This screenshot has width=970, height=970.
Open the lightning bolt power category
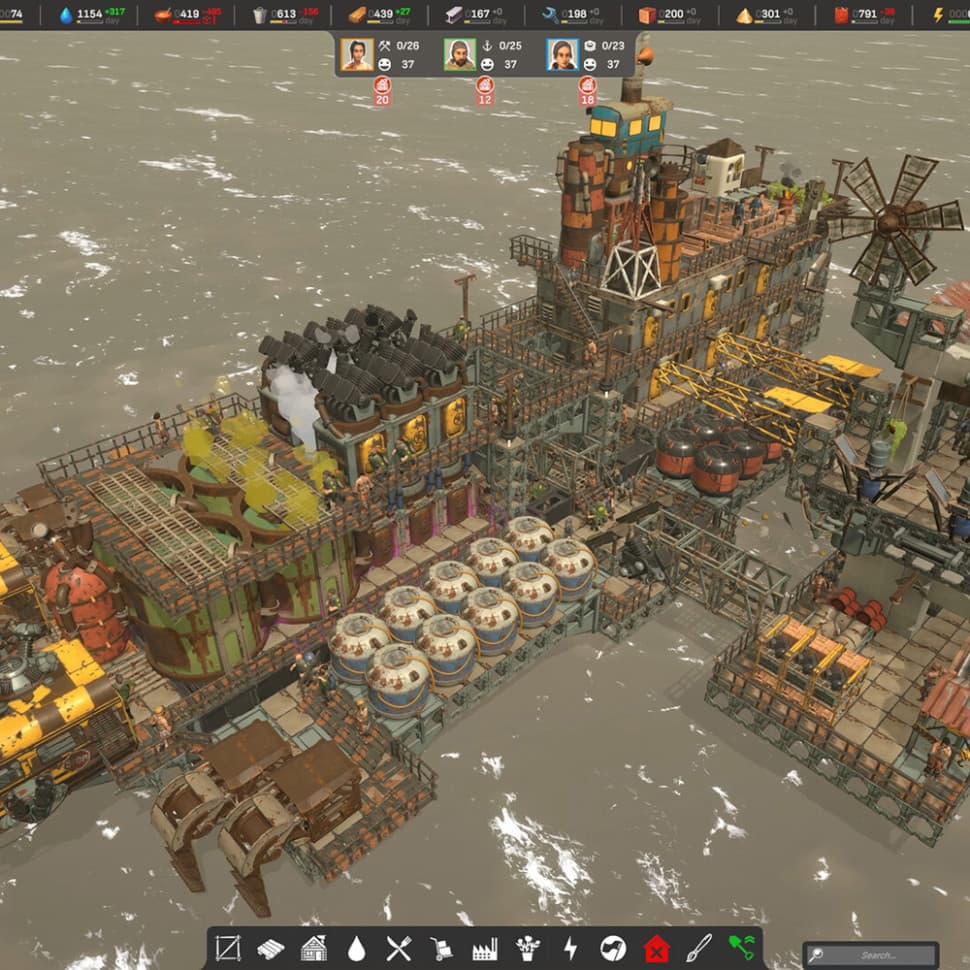coord(571,948)
